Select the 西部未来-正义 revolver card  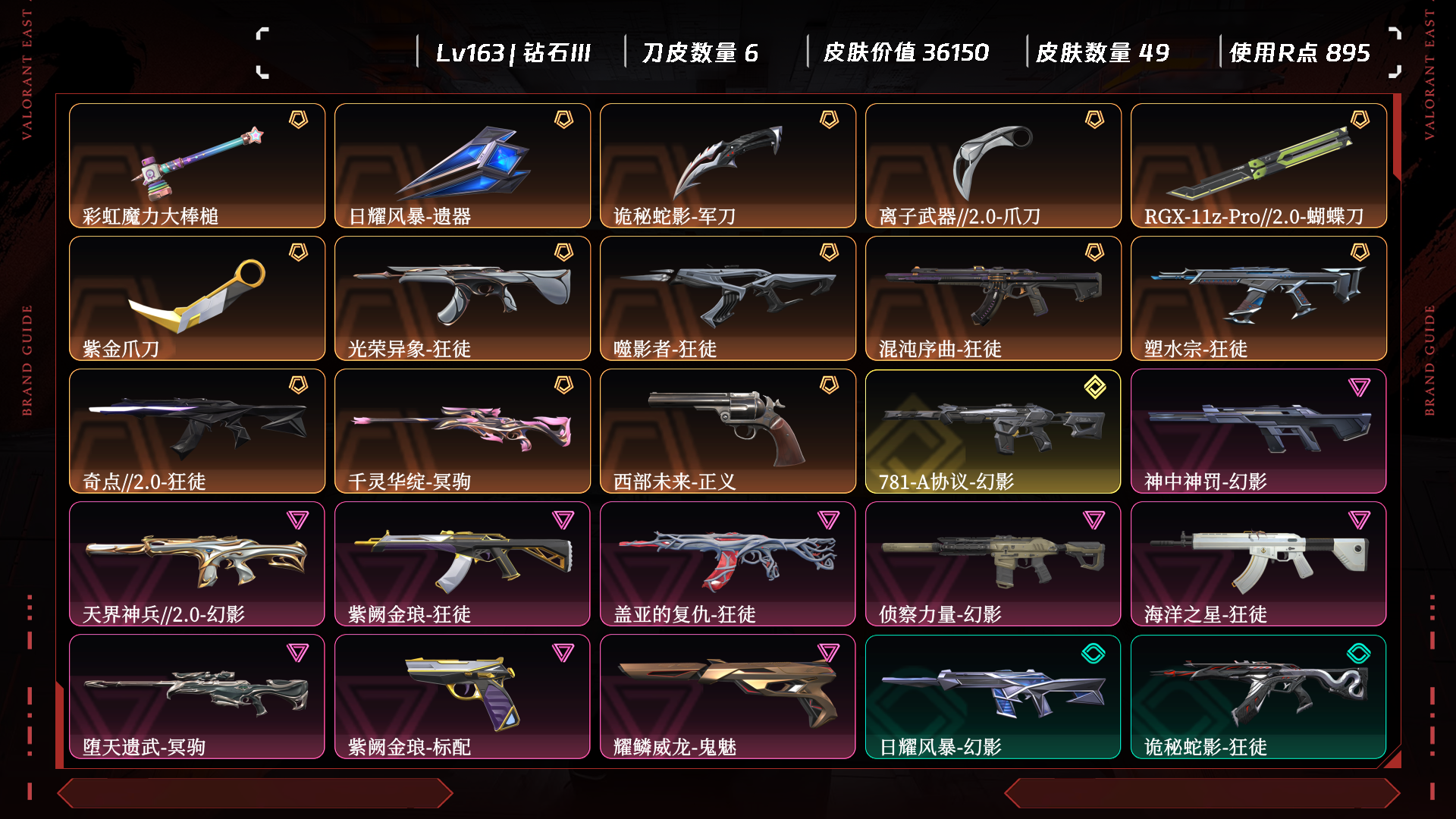pyautogui.click(x=728, y=431)
